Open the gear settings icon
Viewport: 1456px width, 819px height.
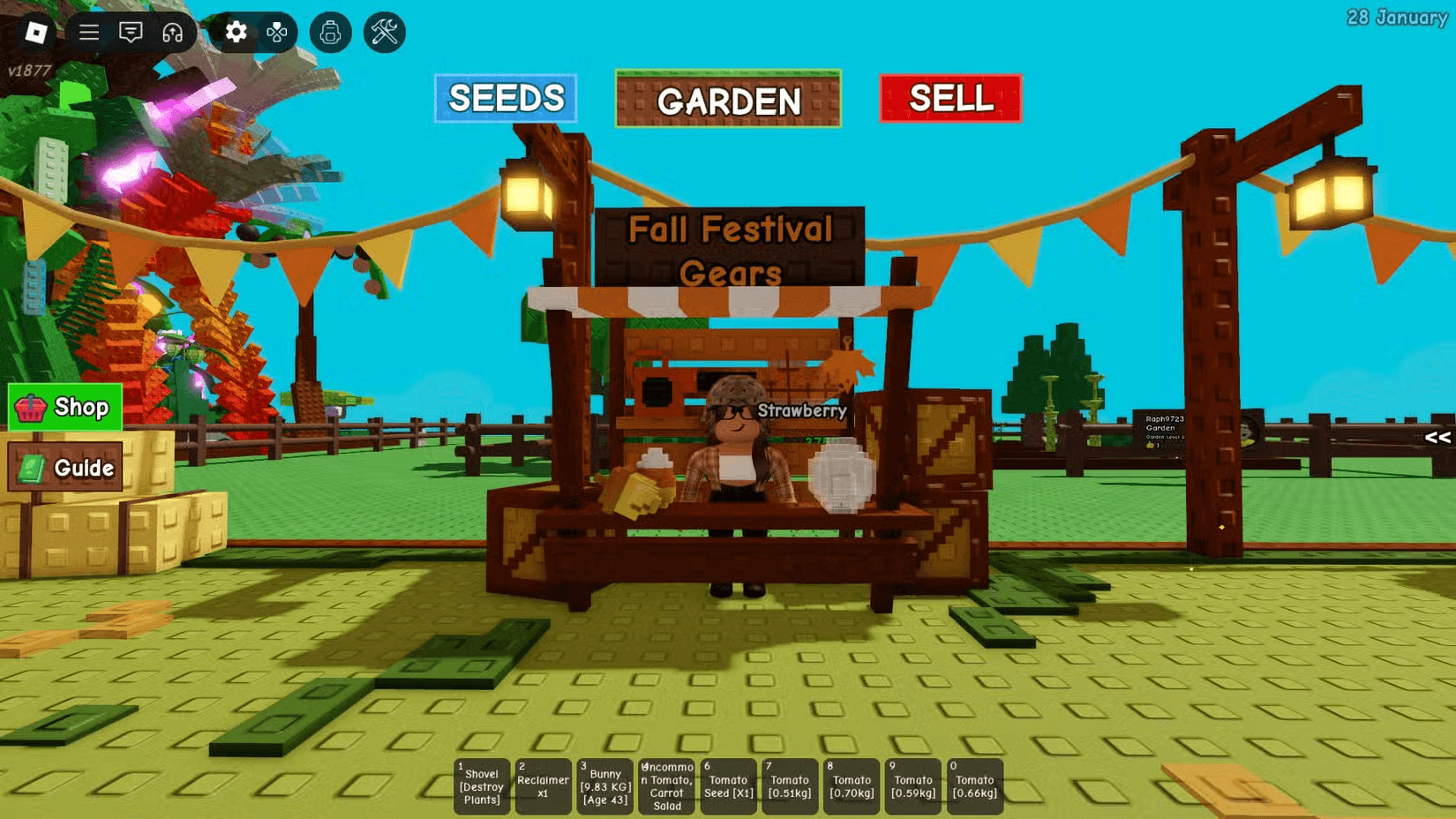coord(236,33)
